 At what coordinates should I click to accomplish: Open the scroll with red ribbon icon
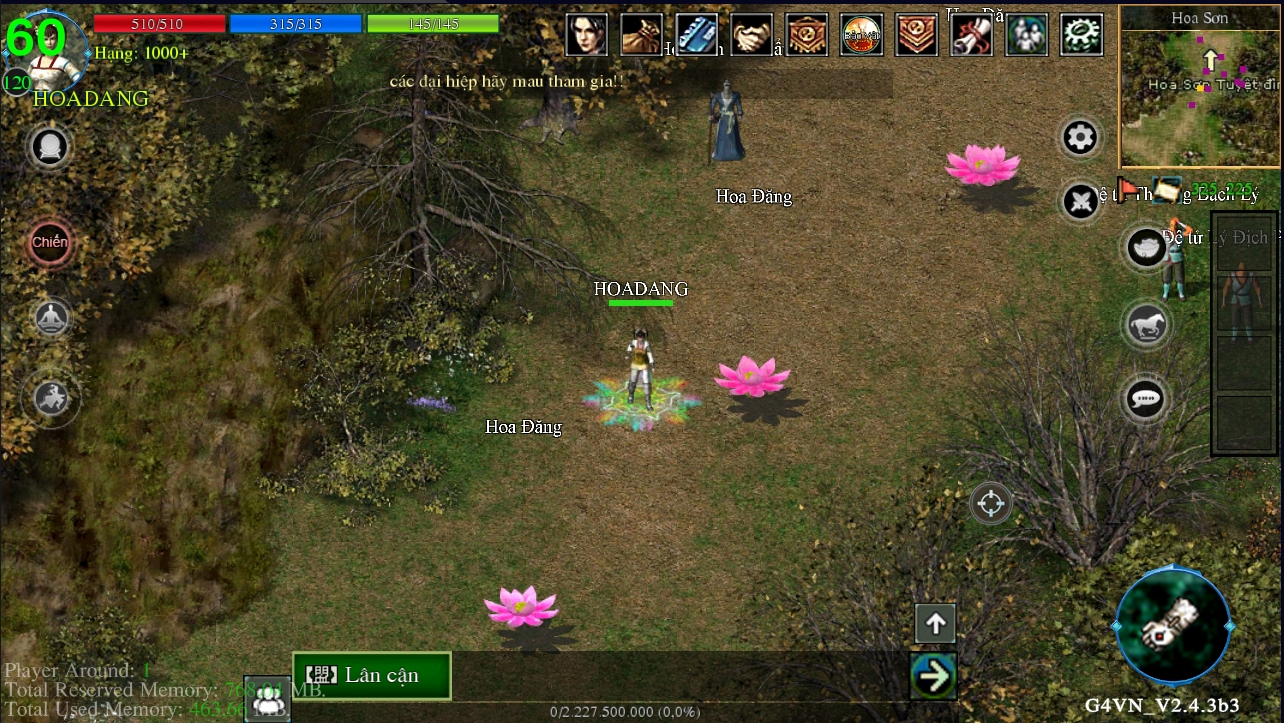(x=971, y=35)
